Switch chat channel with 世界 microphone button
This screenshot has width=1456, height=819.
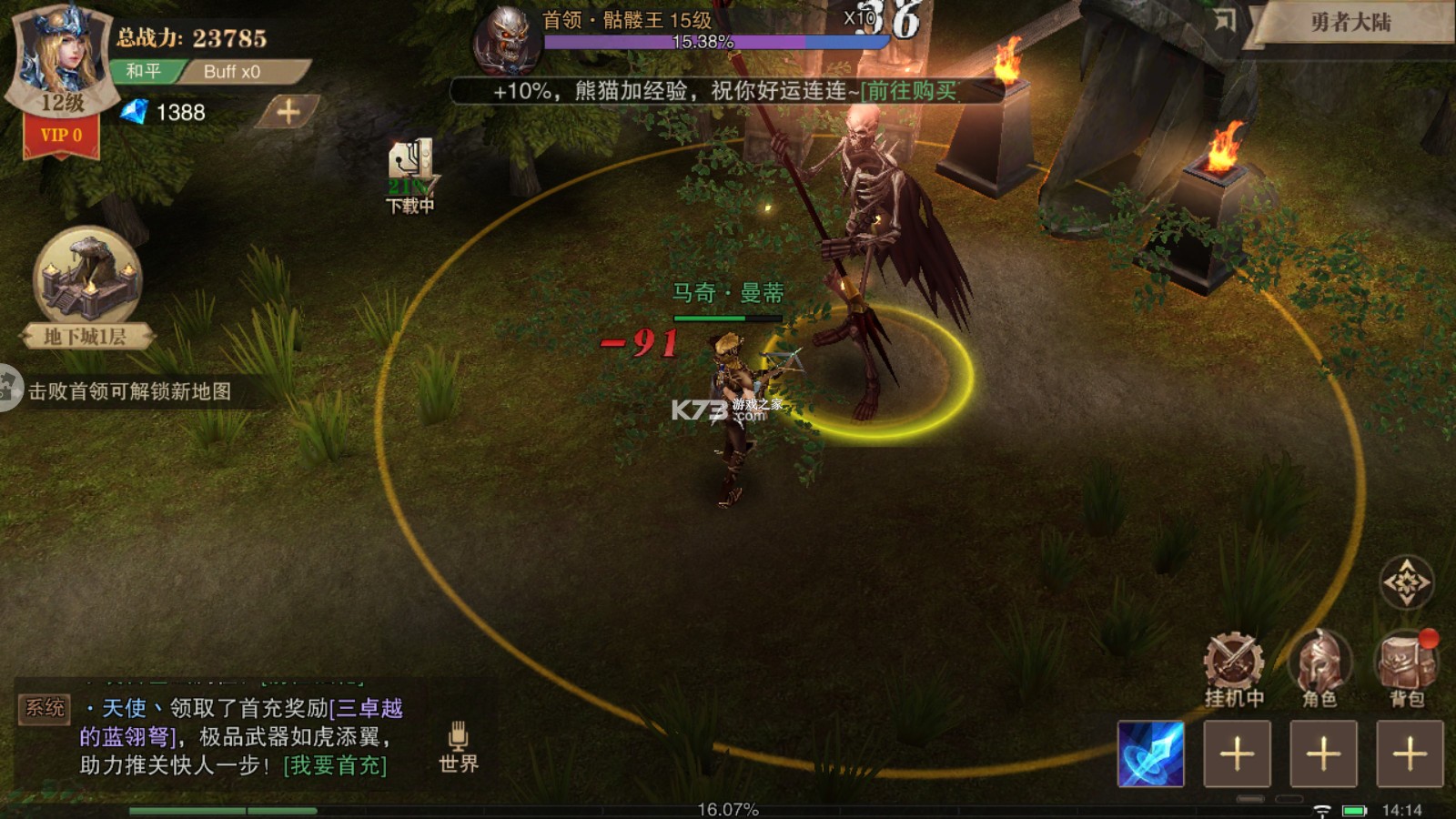[x=458, y=746]
